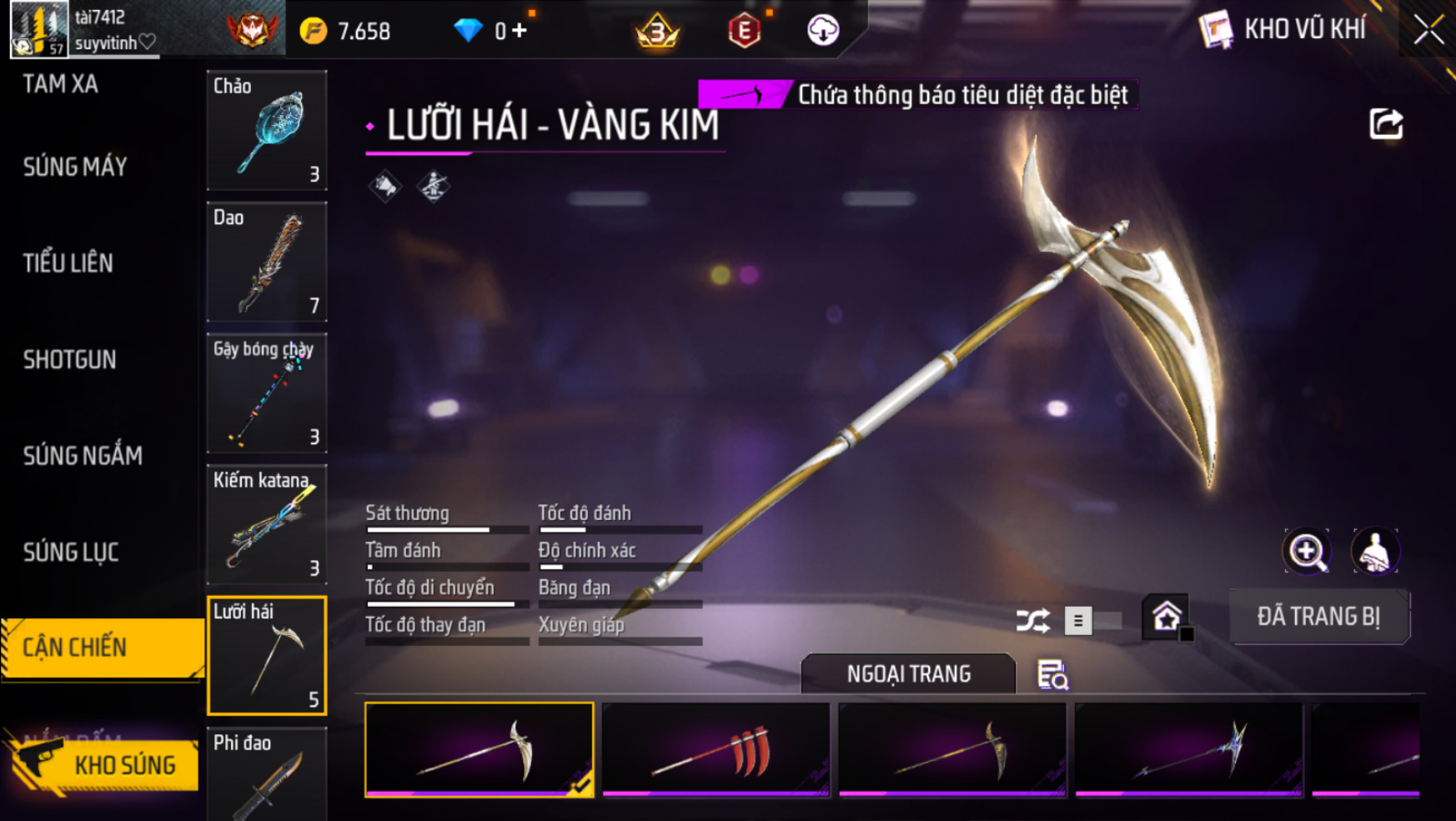Select the SHOTGUN category

pyautogui.click(x=70, y=360)
